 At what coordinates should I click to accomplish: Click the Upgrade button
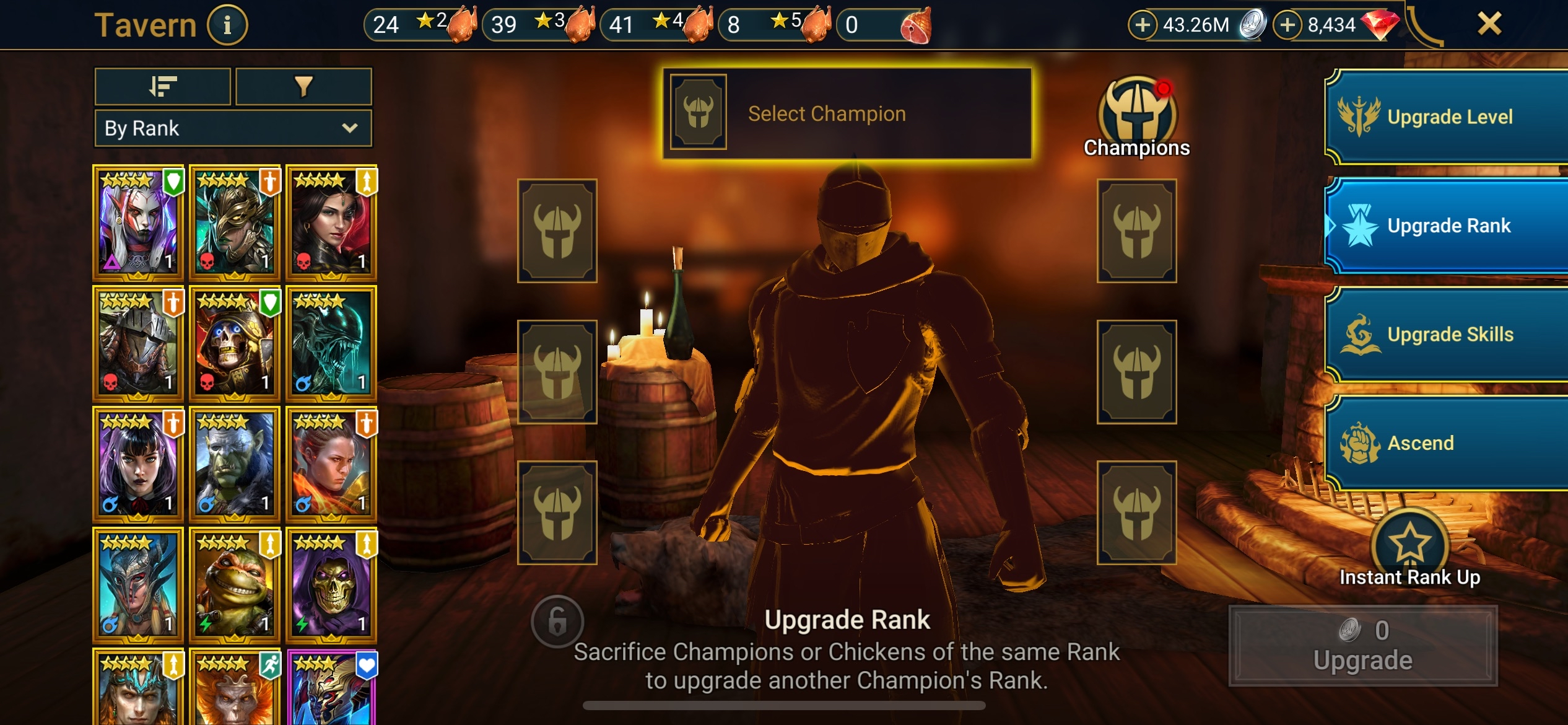tap(1362, 646)
